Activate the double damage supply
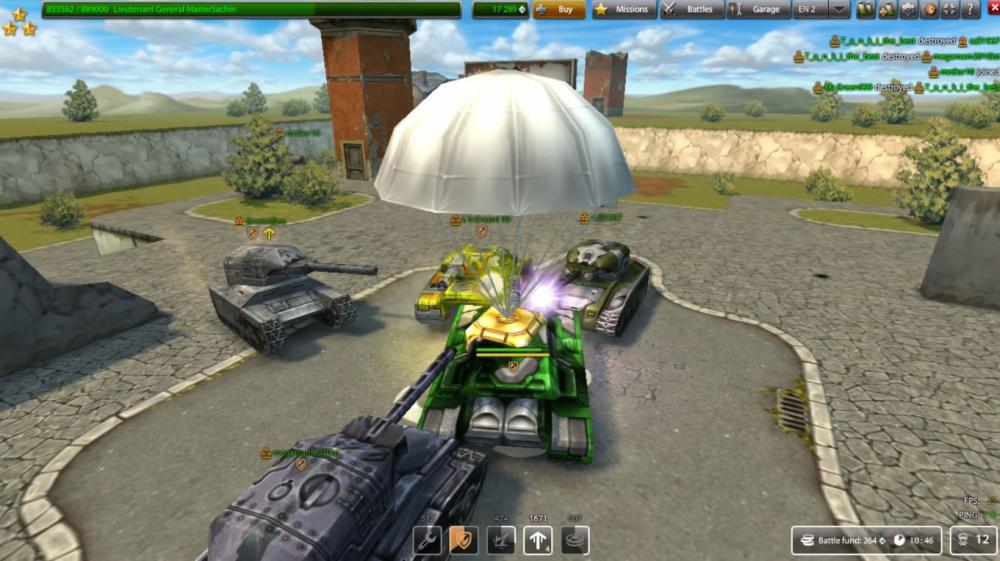Screen dimensions: 1000x561 pyautogui.click(x=501, y=540)
